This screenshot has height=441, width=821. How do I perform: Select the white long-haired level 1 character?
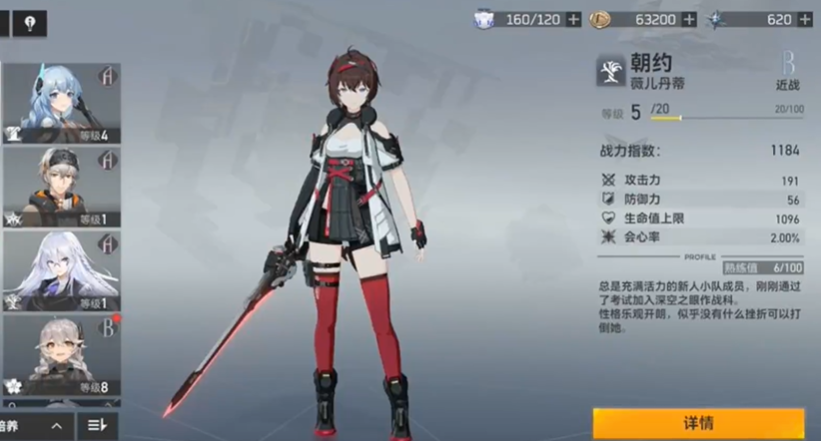coord(61,271)
